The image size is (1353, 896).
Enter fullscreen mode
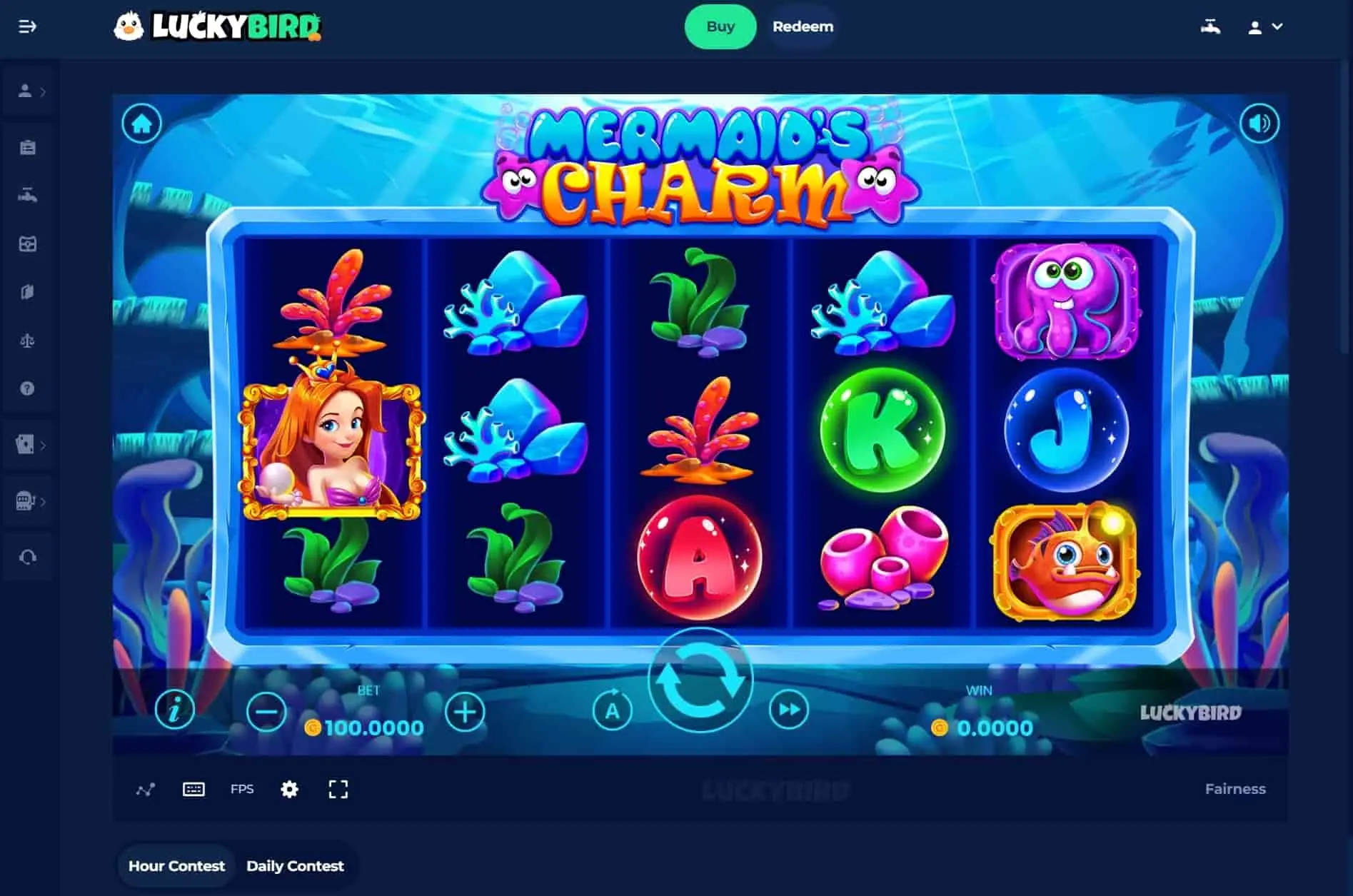pos(338,789)
